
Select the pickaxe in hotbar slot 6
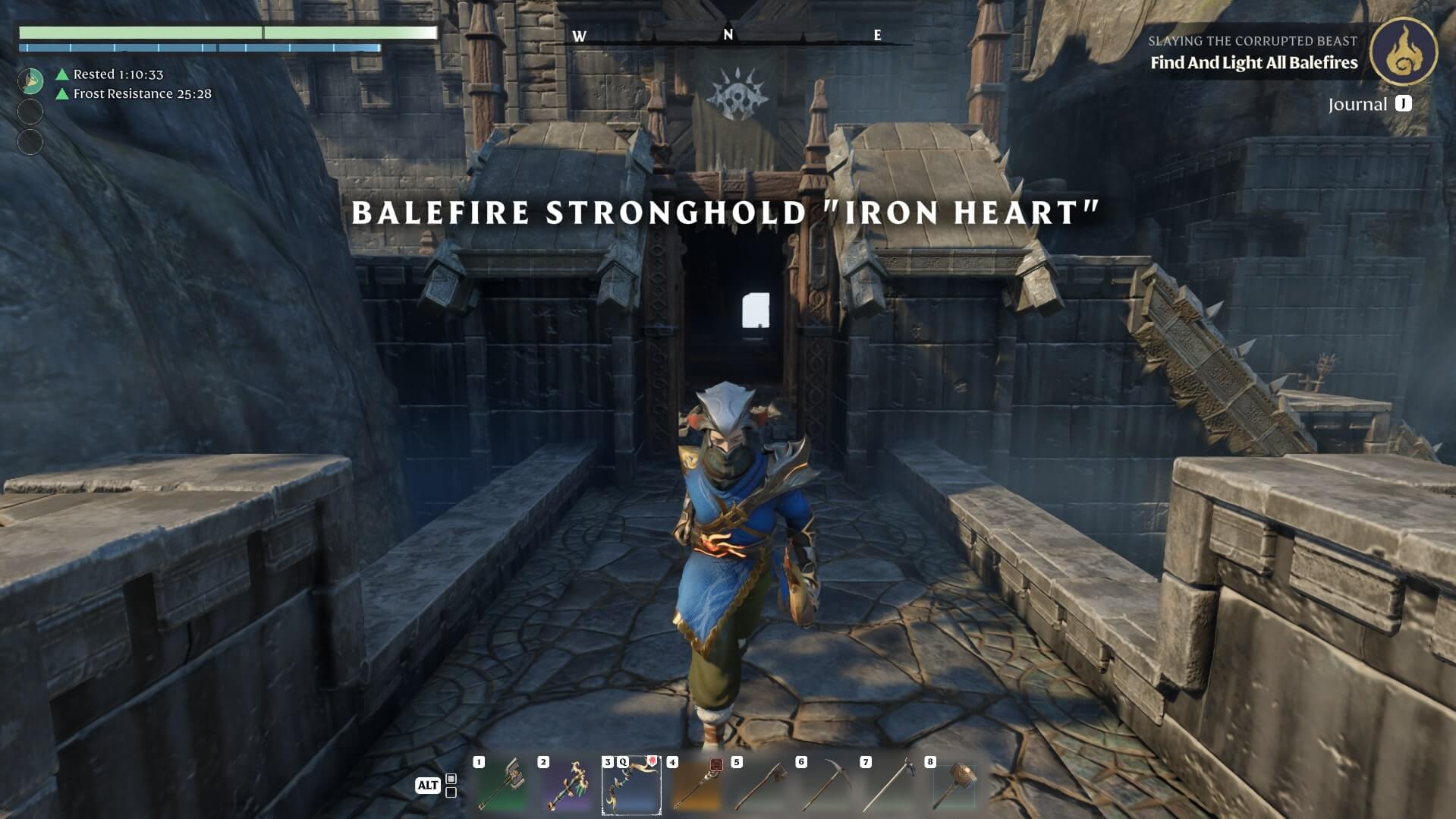825,786
